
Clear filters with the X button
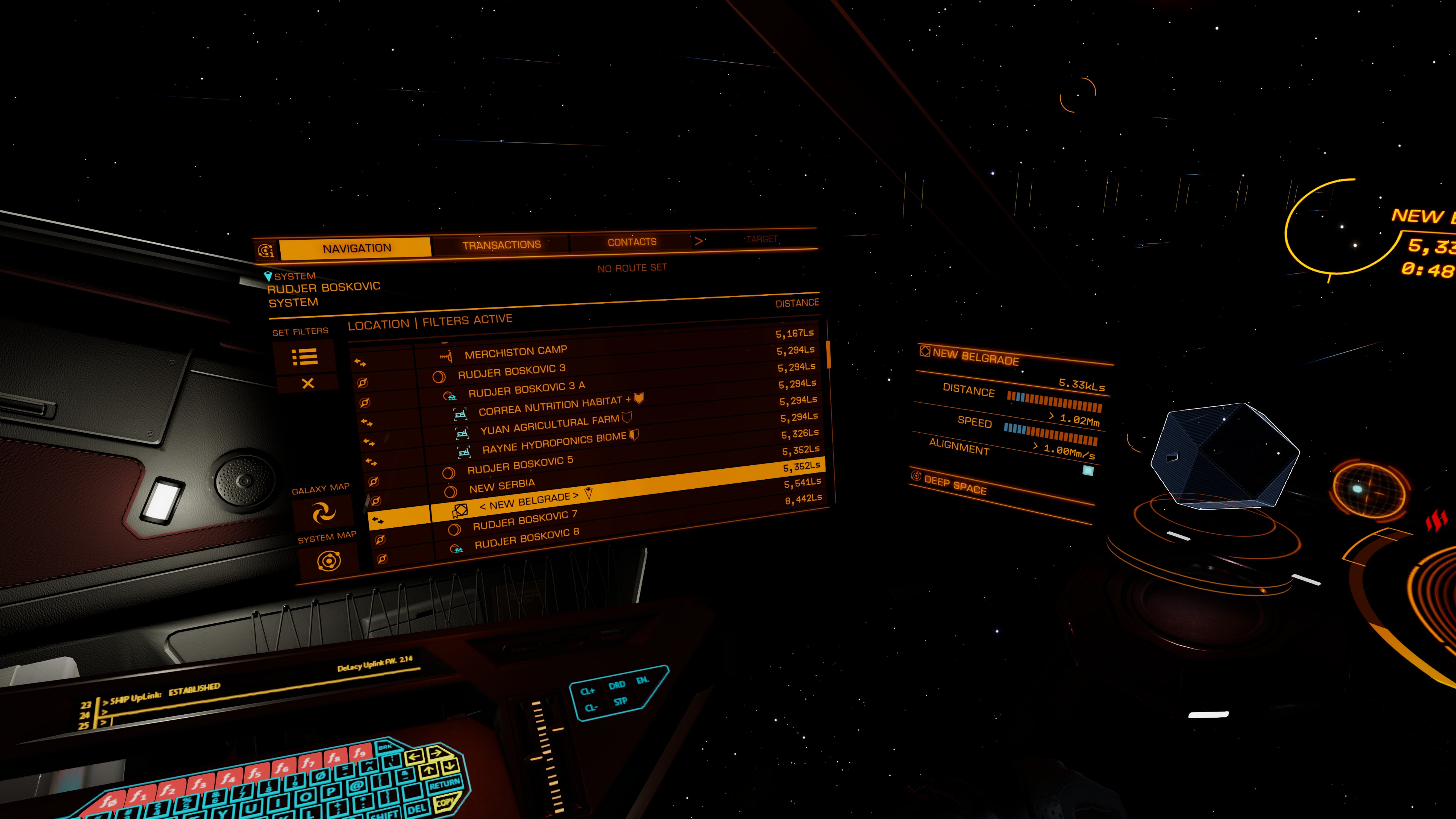click(x=308, y=384)
